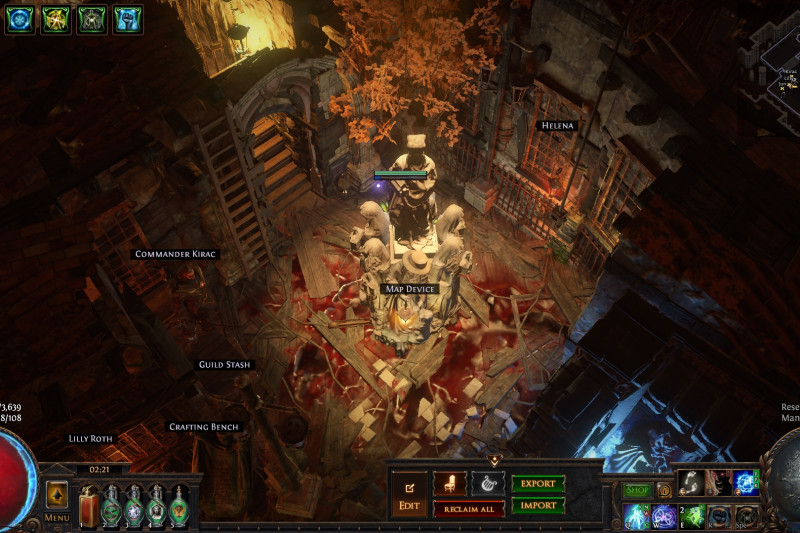Select the blue snowflake circle buff icon
The height and width of the screenshot is (533, 800).
[19, 19]
